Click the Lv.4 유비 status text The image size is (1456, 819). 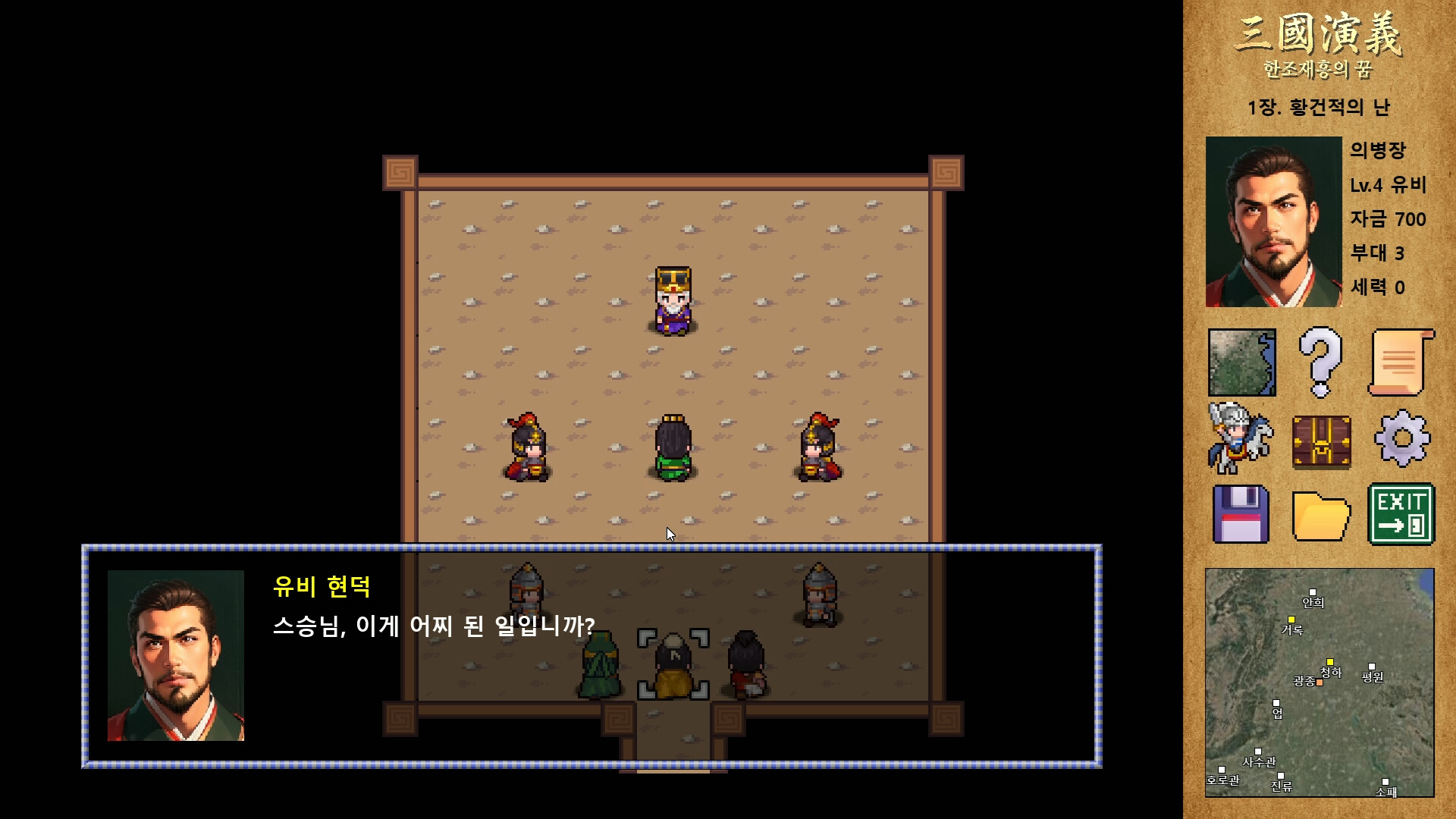click(1390, 185)
